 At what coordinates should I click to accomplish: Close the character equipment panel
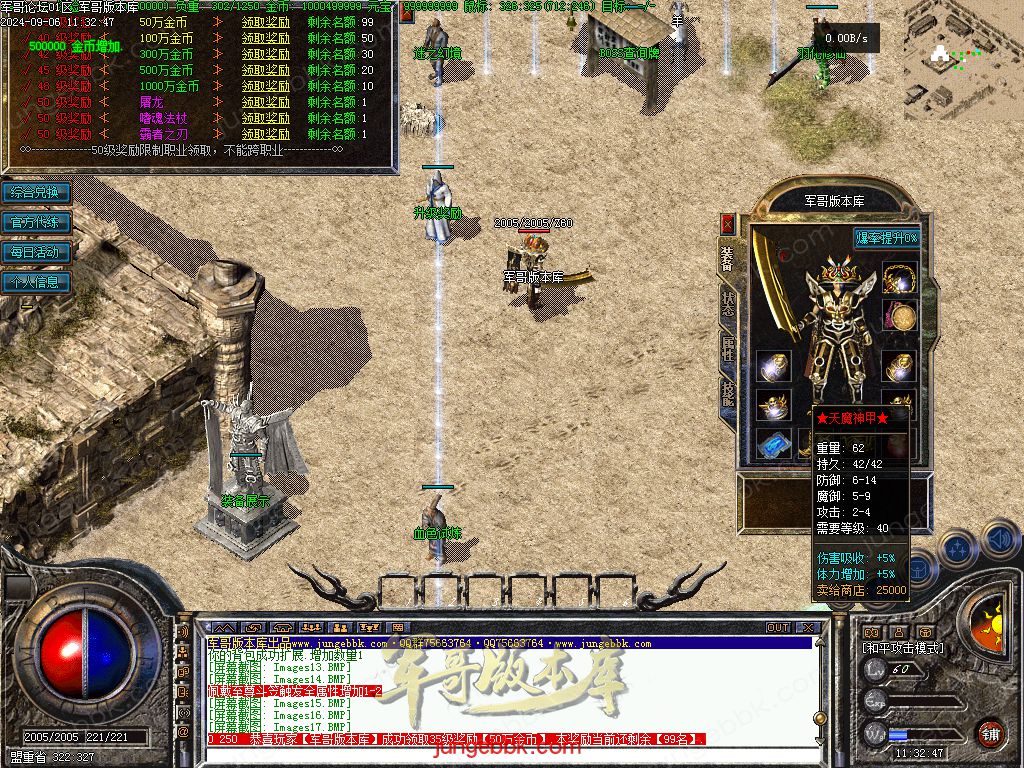pyautogui.click(x=727, y=223)
